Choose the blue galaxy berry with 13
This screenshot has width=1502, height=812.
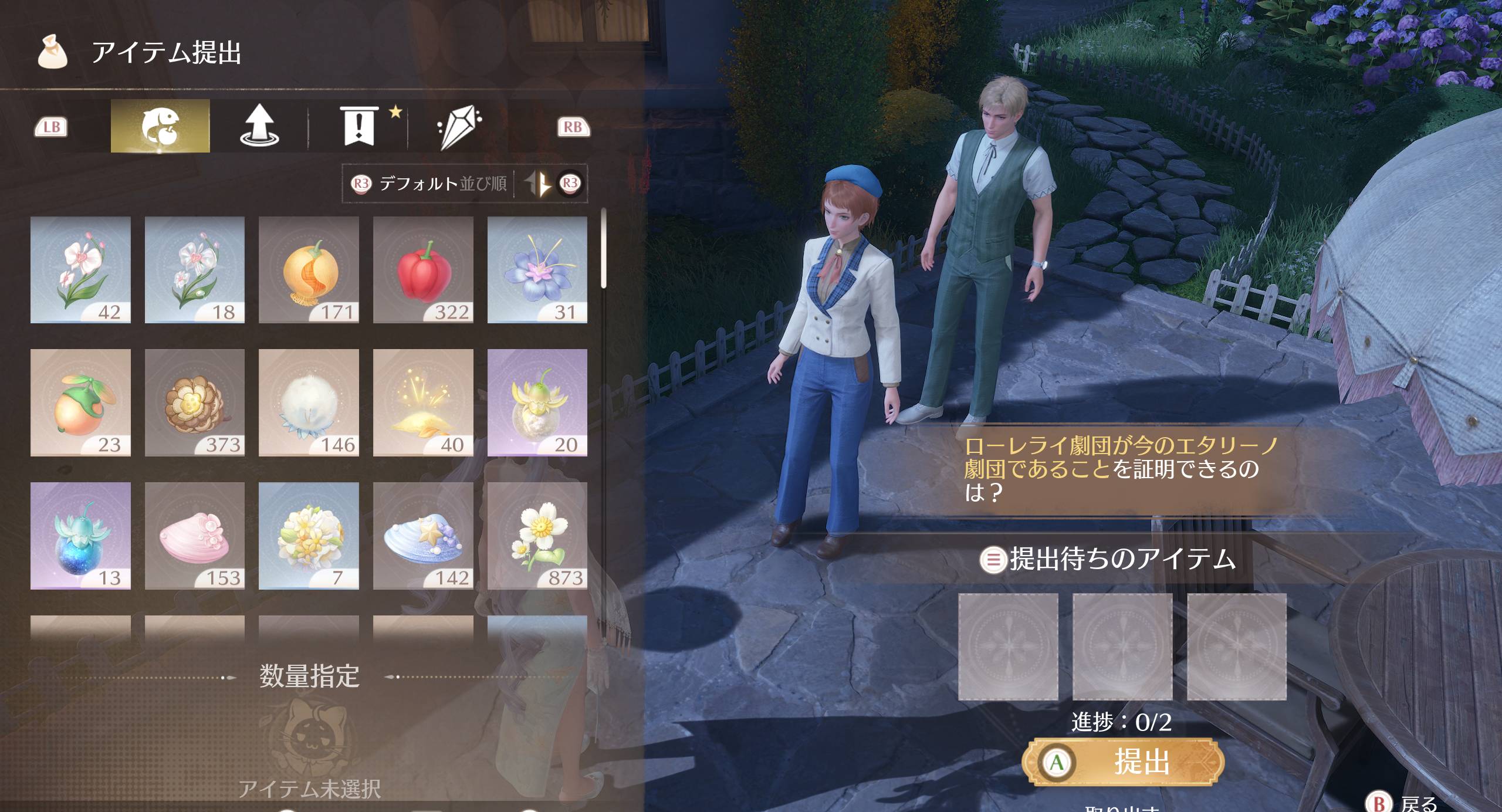click(x=80, y=536)
